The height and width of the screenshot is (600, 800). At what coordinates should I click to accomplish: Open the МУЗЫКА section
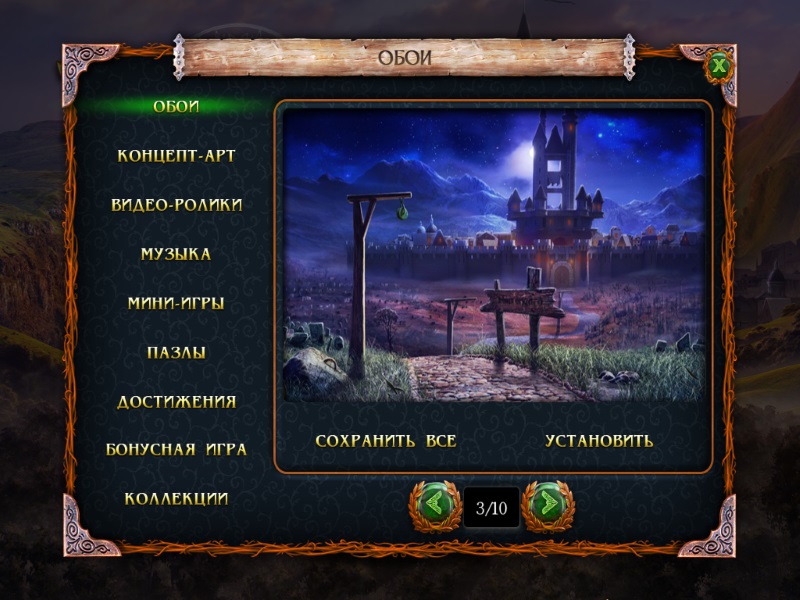click(x=176, y=254)
